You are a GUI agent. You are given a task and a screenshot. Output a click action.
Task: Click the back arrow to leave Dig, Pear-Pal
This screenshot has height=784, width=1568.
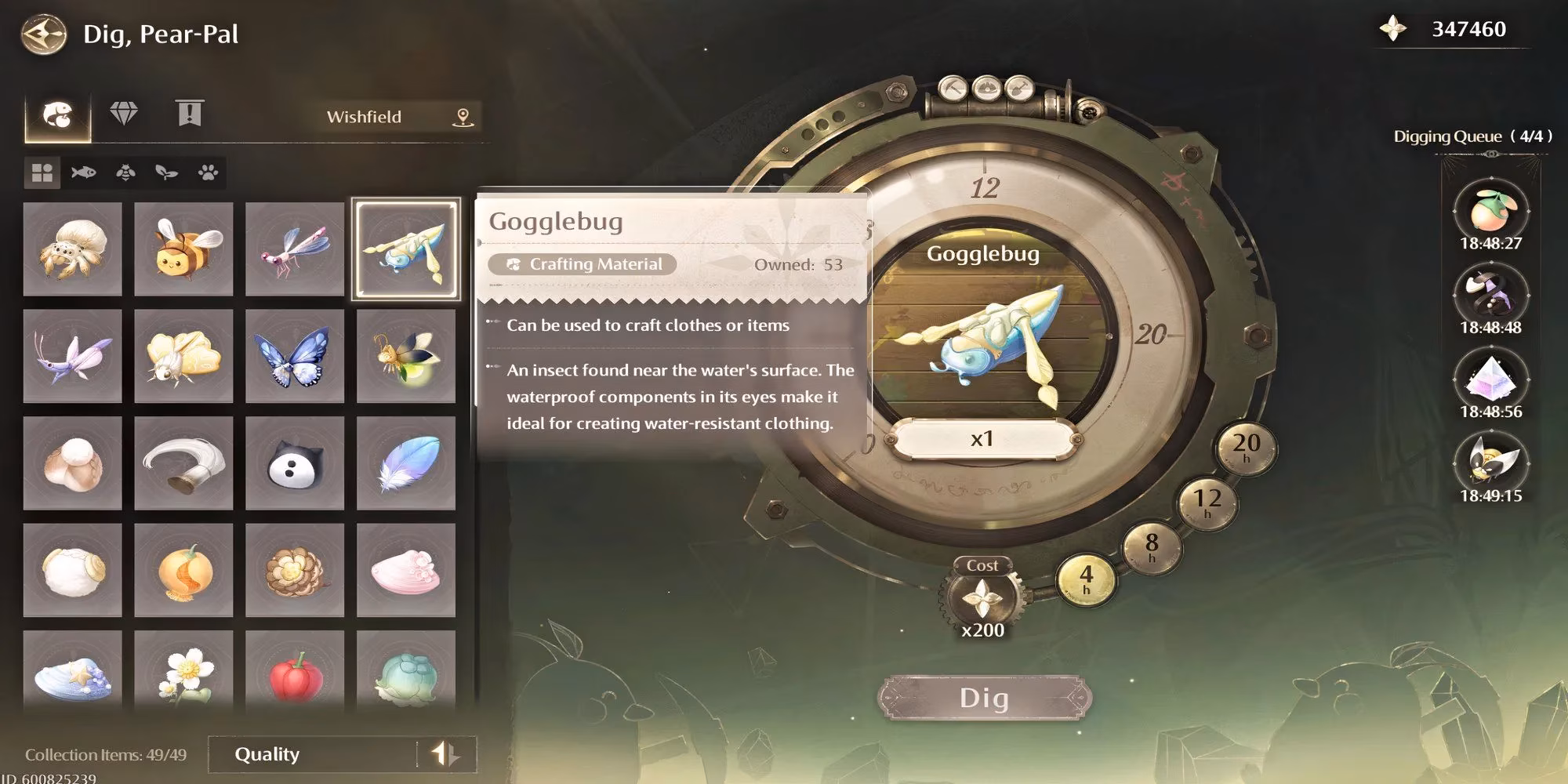[x=45, y=33]
